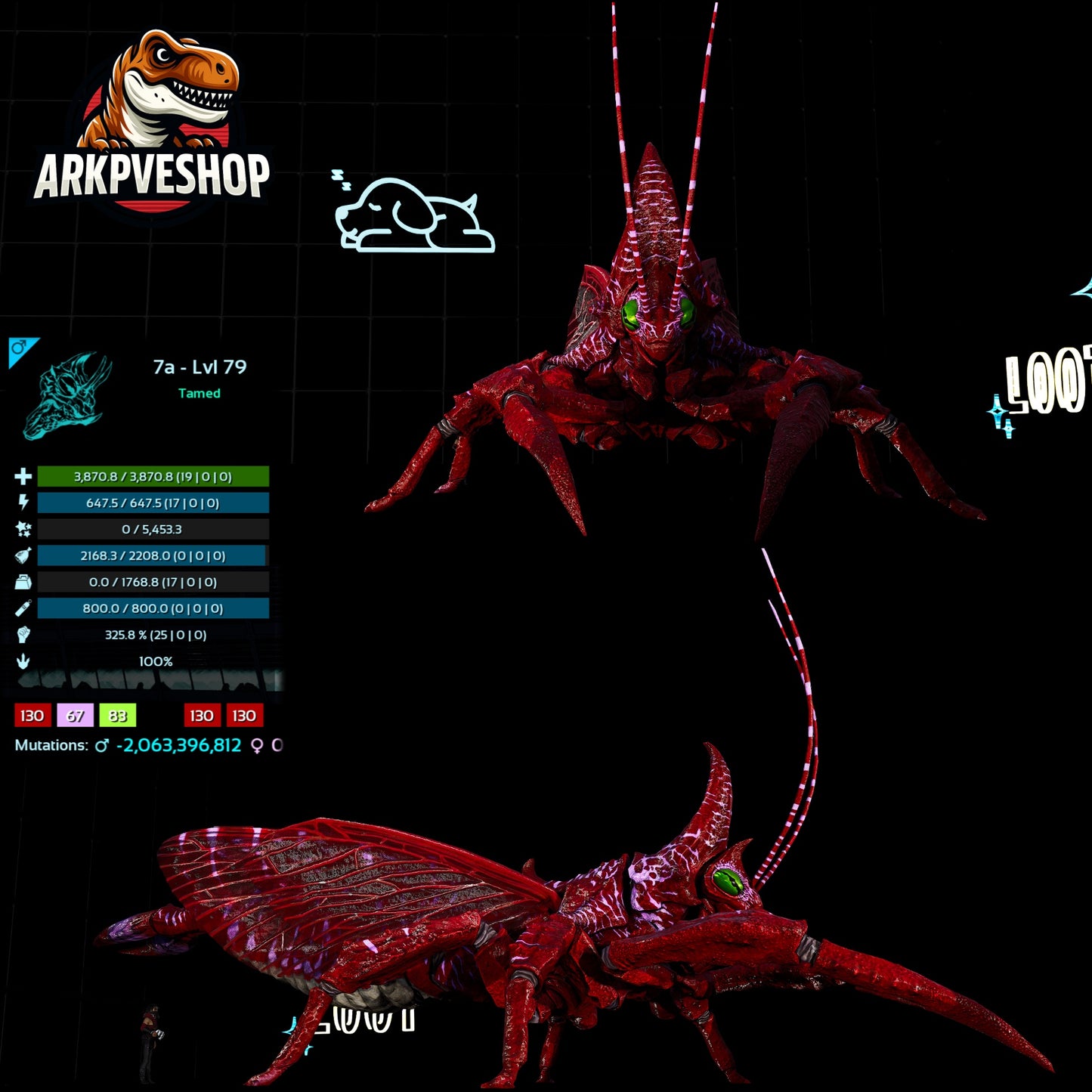Viewport: 1092px width, 1092px height.
Task: Click the creature name 7a - Lvl 79
Action: (x=198, y=367)
